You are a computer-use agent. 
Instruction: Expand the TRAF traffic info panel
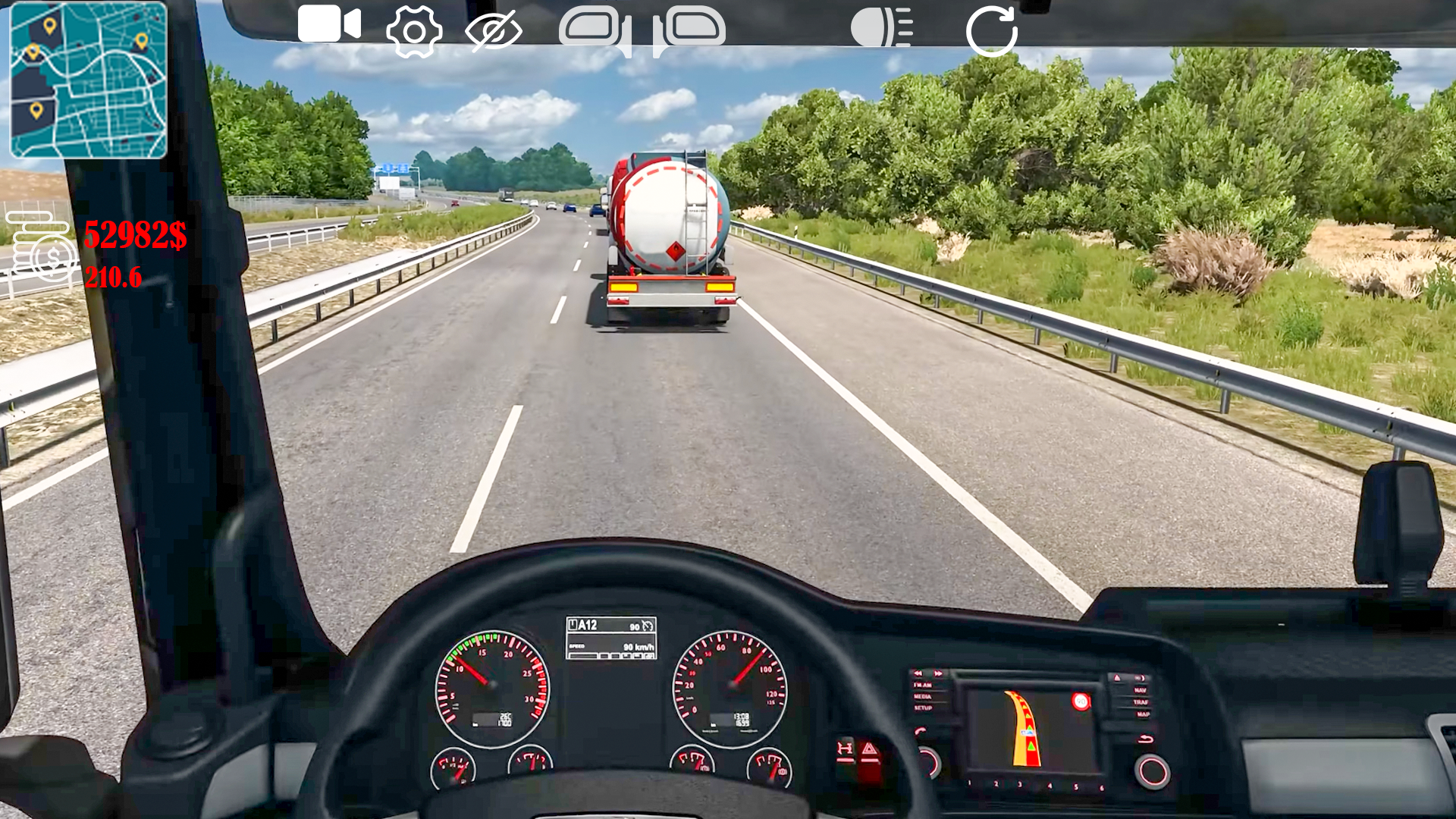[1141, 702]
